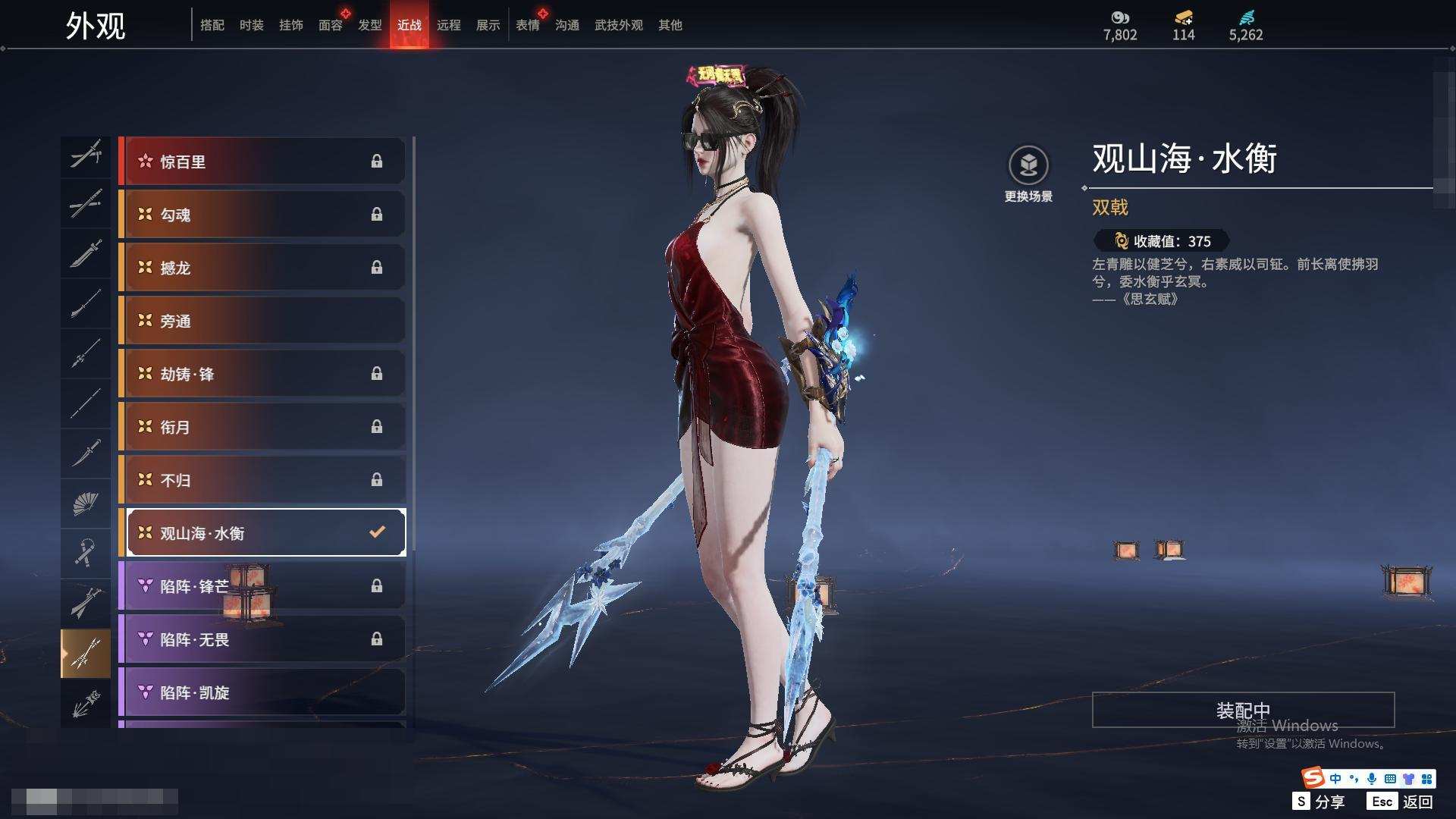The image size is (1456, 819).
Task: Switch to the 搭配 tab
Action: [x=212, y=25]
